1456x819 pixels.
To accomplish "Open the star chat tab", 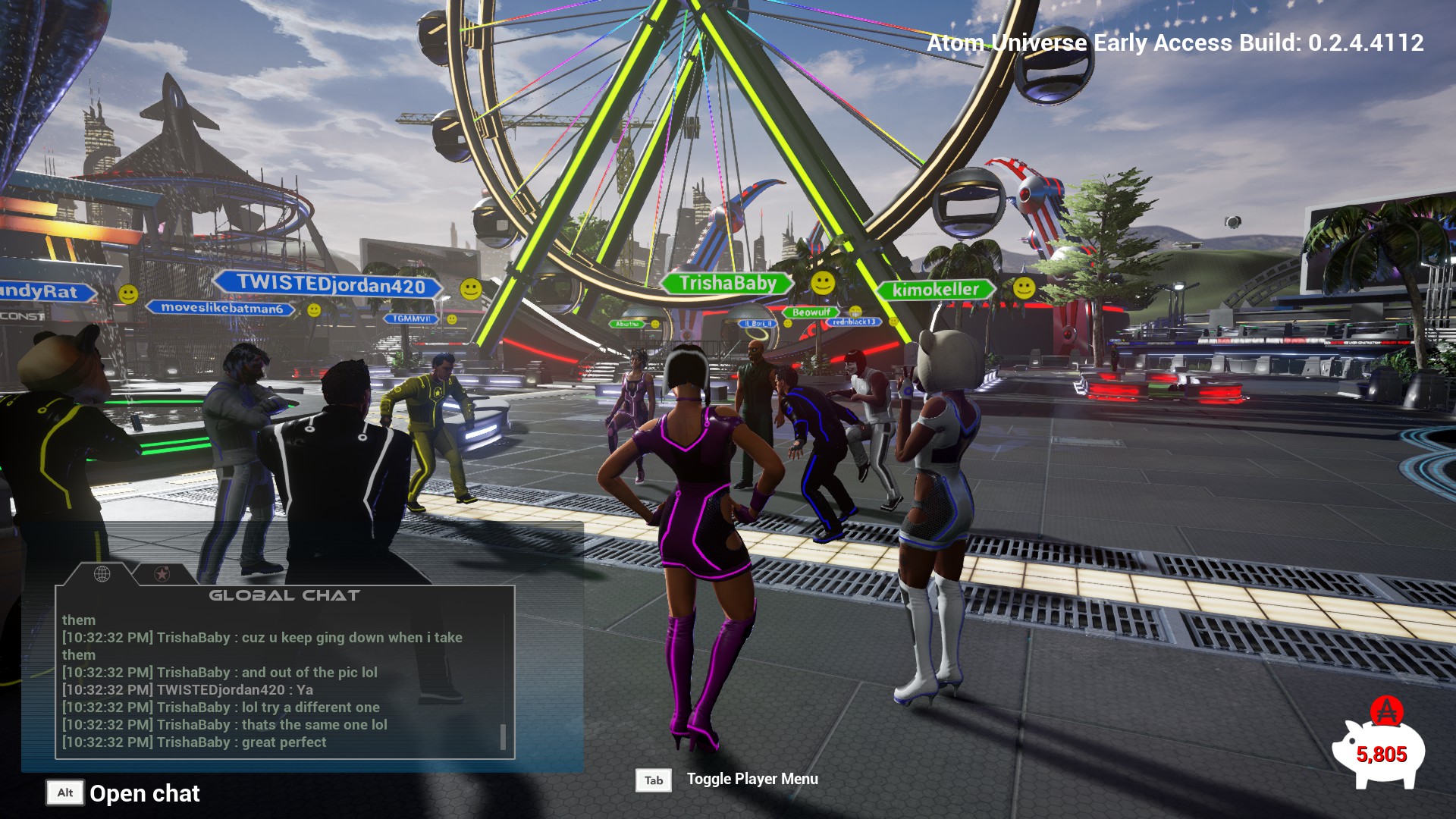I will (x=162, y=574).
